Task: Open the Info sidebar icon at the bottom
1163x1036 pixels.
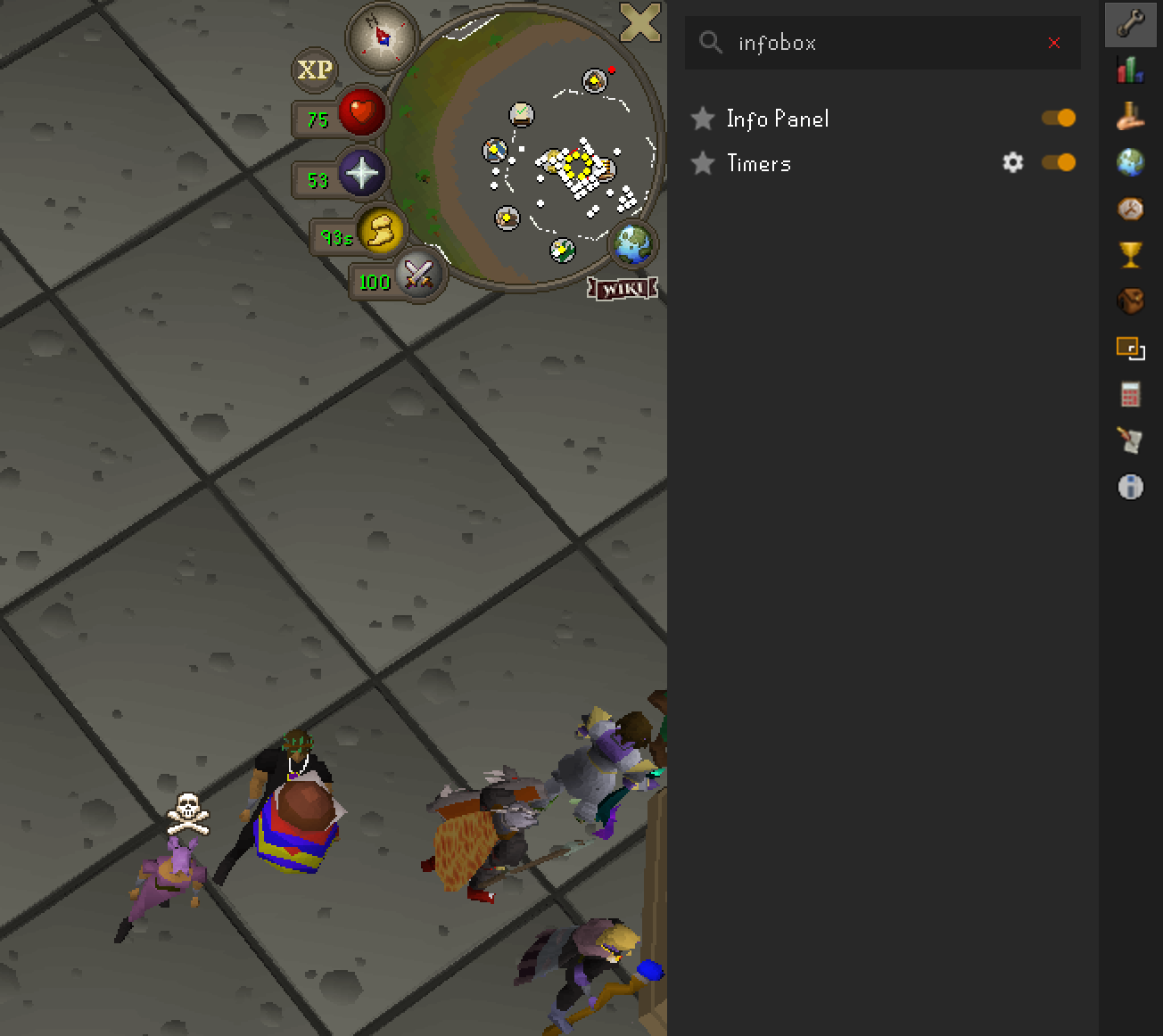Action: point(1130,487)
